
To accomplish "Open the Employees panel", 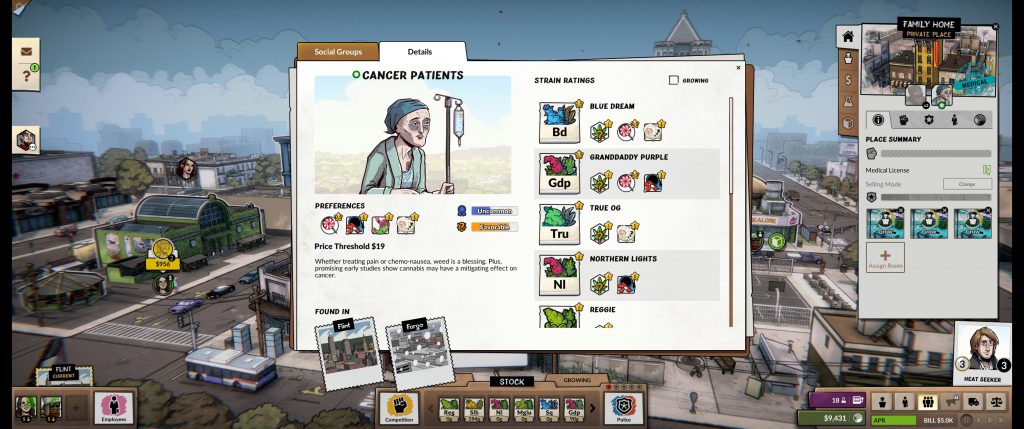I will [114, 407].
